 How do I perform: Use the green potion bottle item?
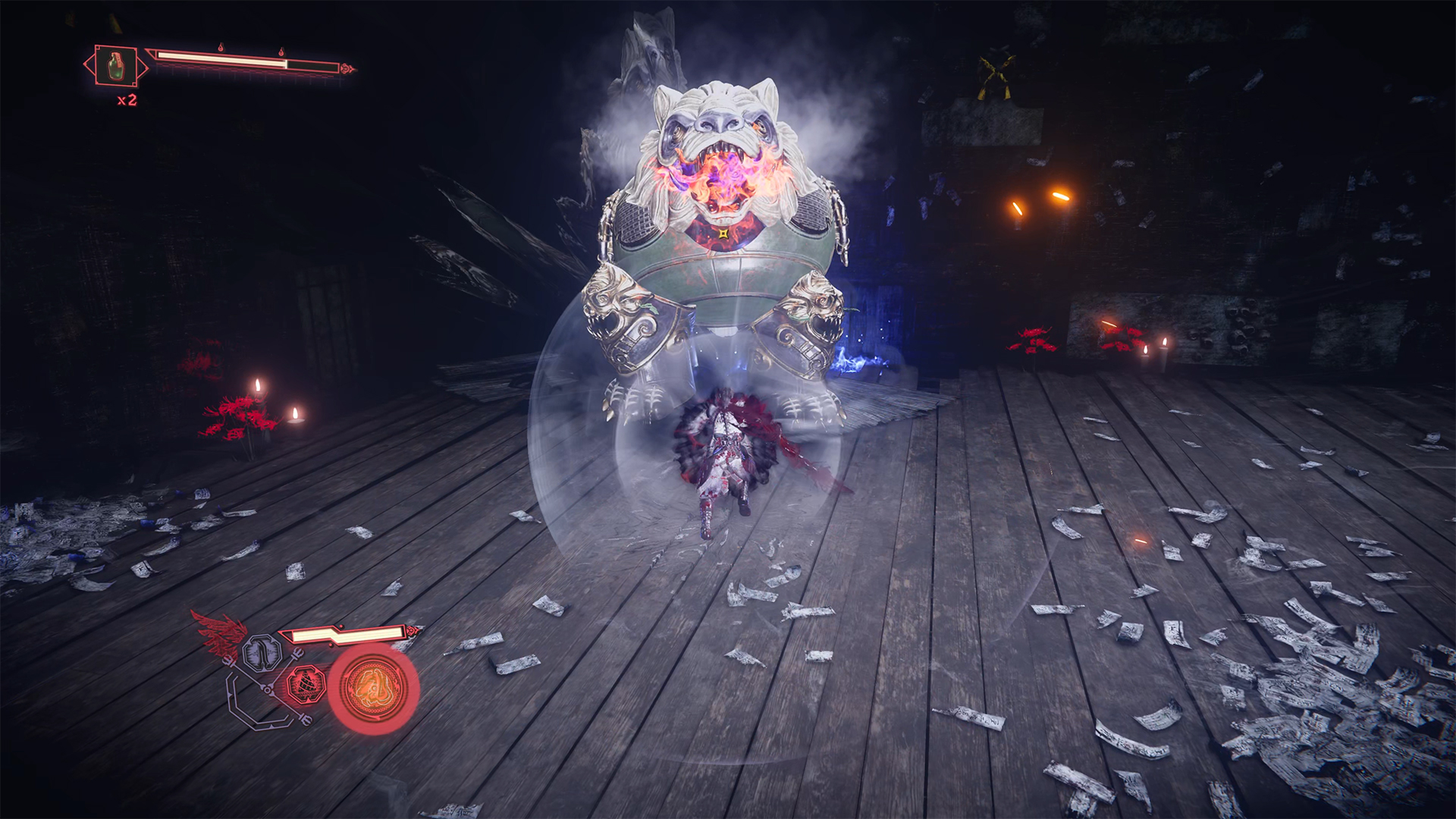click(115, 66)
